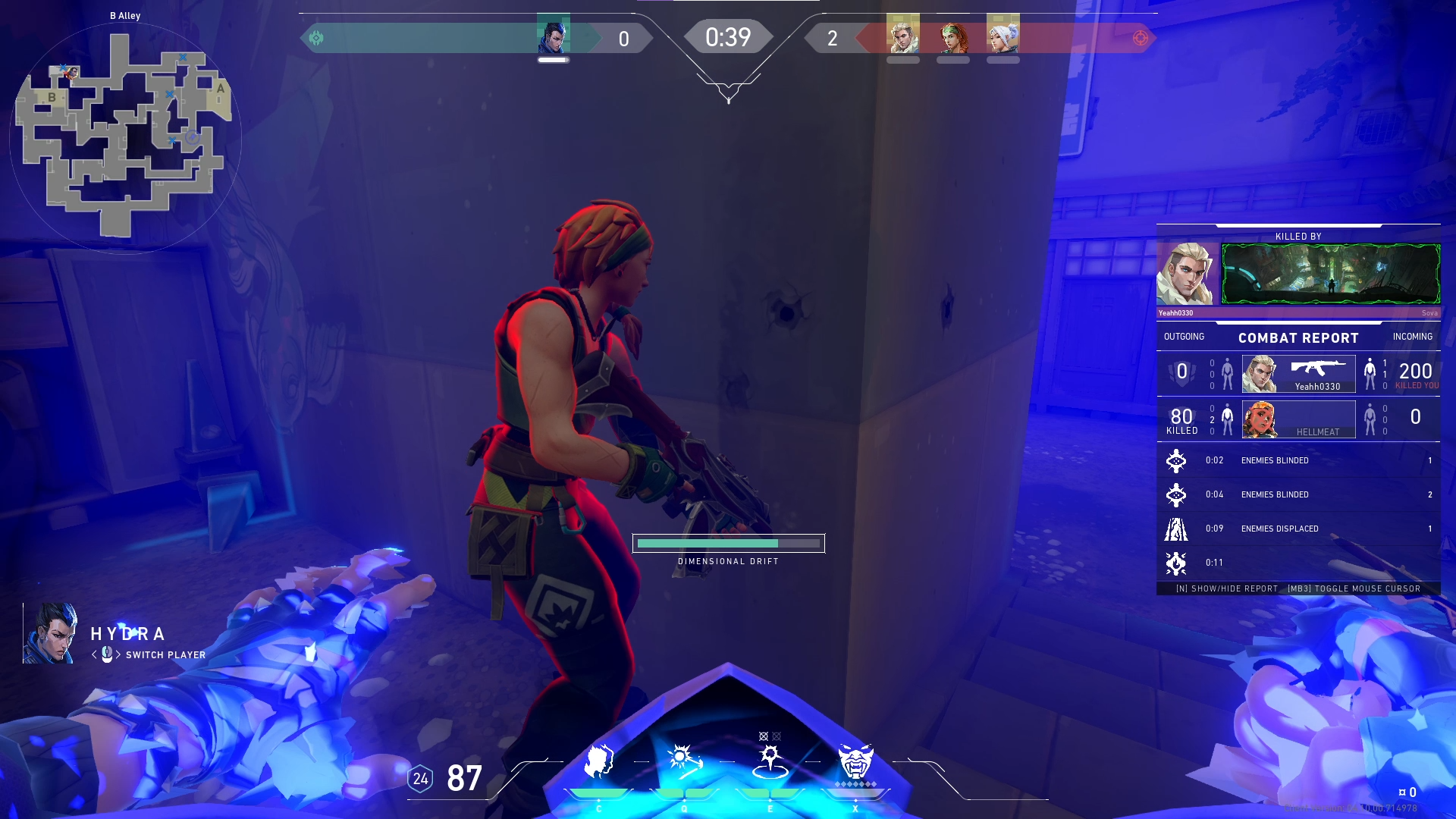1456x819 pixels.
Task: Click the Yeahh0330 player name
Action: coord(1318,387)
